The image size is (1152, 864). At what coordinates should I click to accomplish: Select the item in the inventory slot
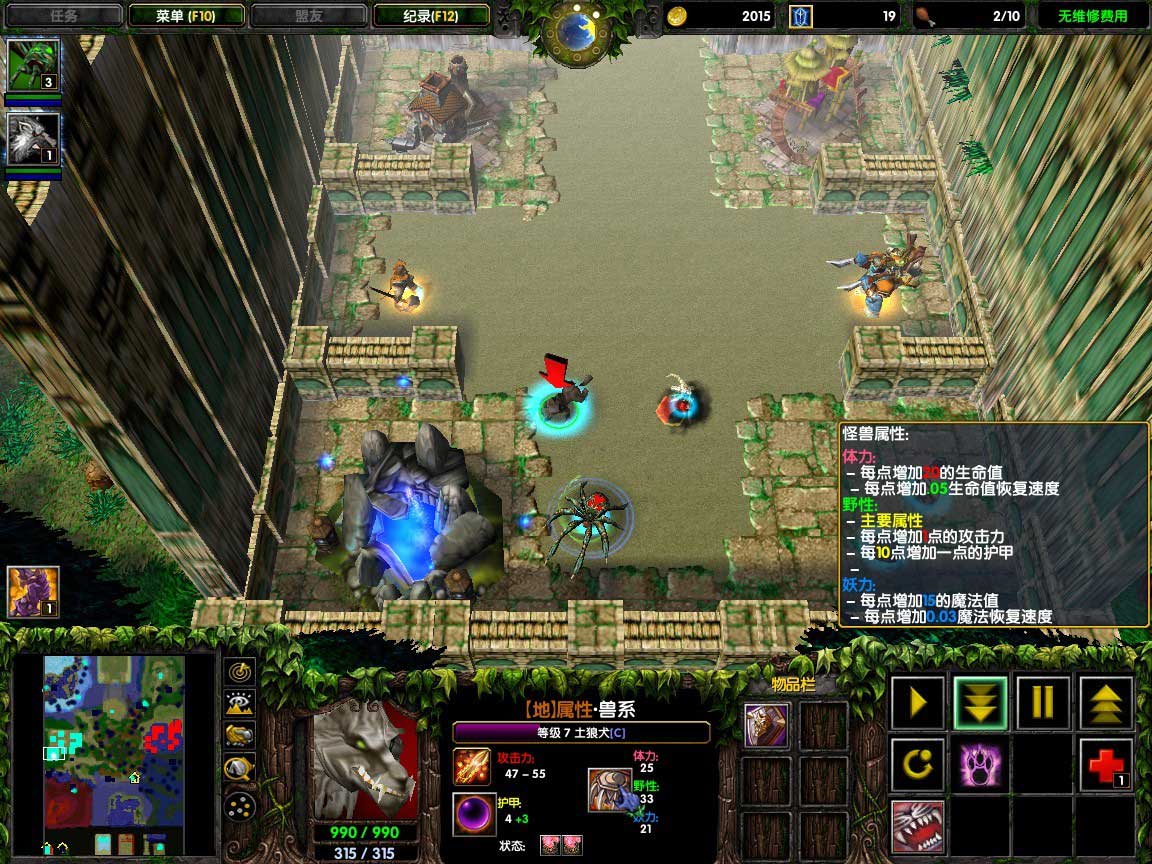766,725
